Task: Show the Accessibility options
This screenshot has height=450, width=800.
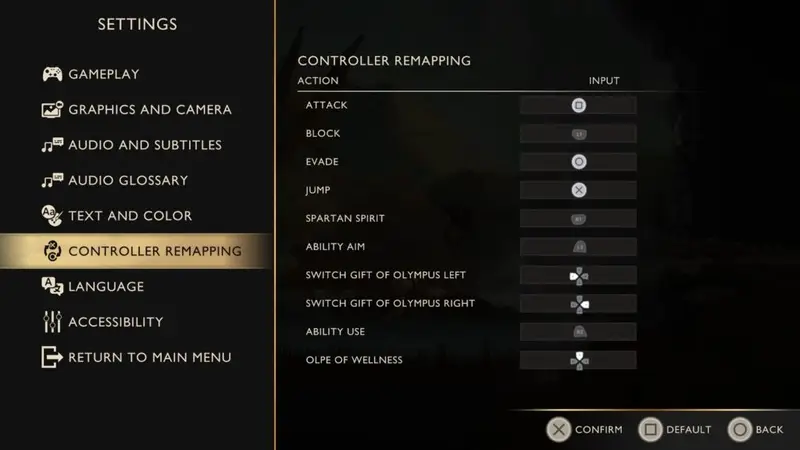Action: 115,322
